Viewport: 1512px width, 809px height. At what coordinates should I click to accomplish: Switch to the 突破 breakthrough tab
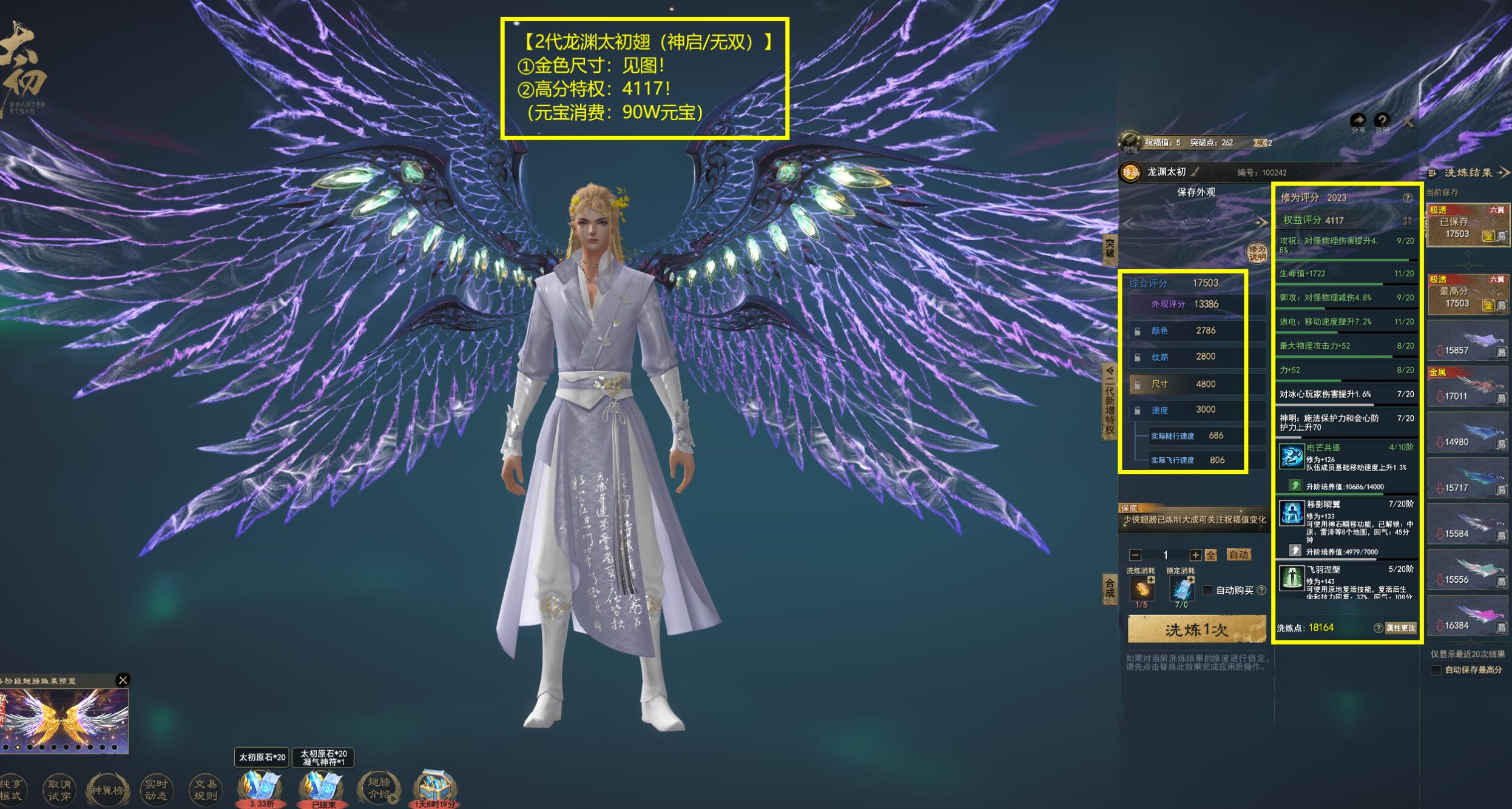(1109, 249)
